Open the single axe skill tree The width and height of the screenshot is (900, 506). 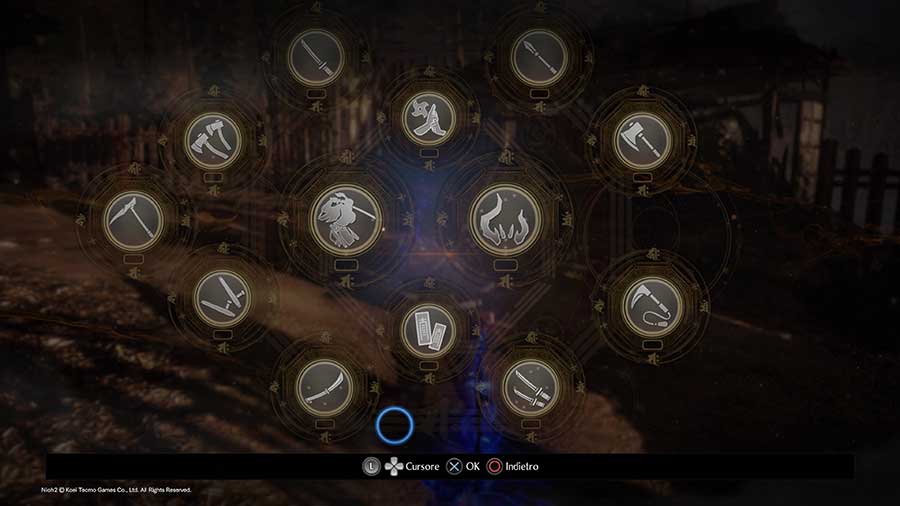642,139
